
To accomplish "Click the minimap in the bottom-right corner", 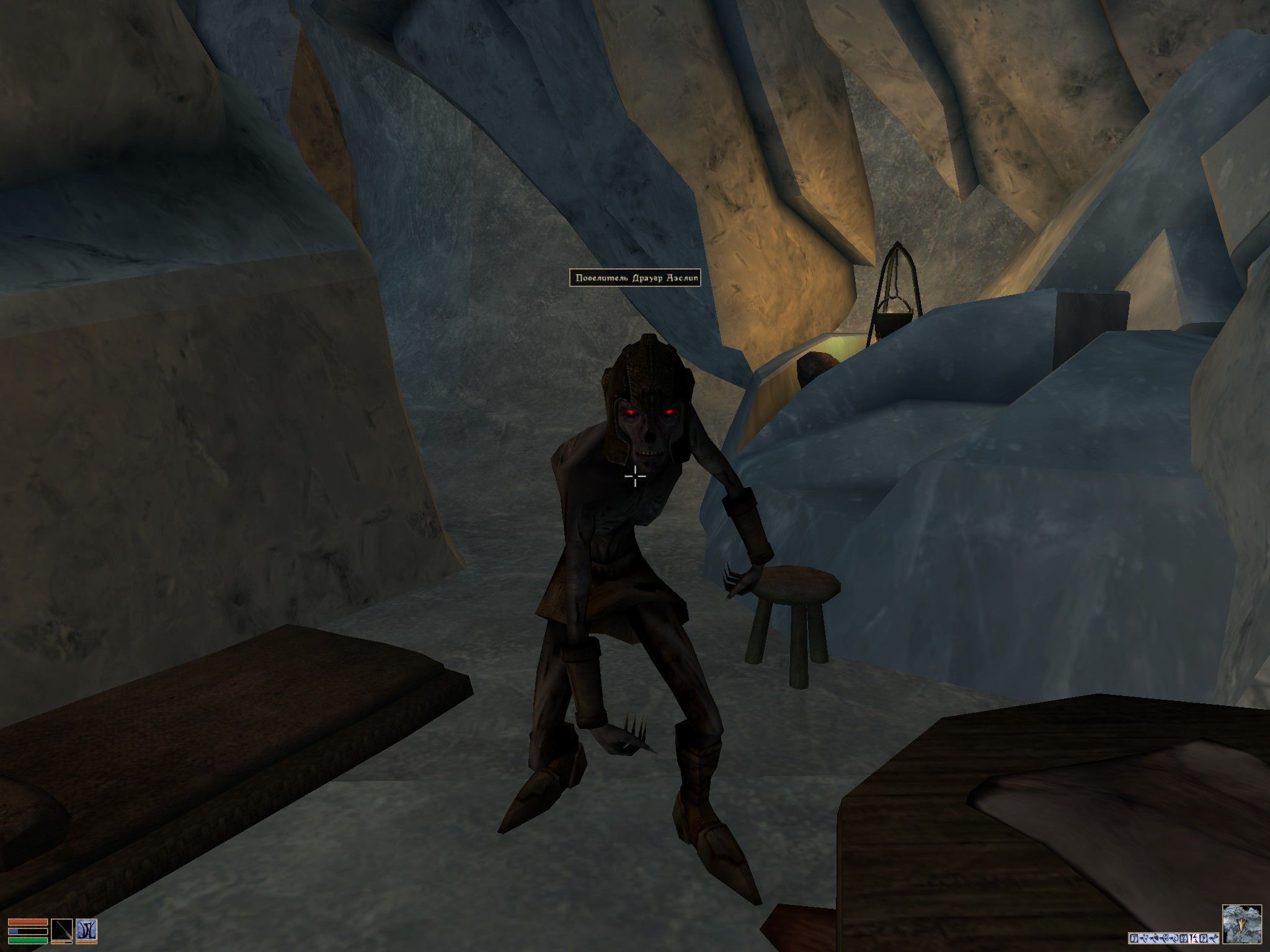I will (x=1243, y=924).
